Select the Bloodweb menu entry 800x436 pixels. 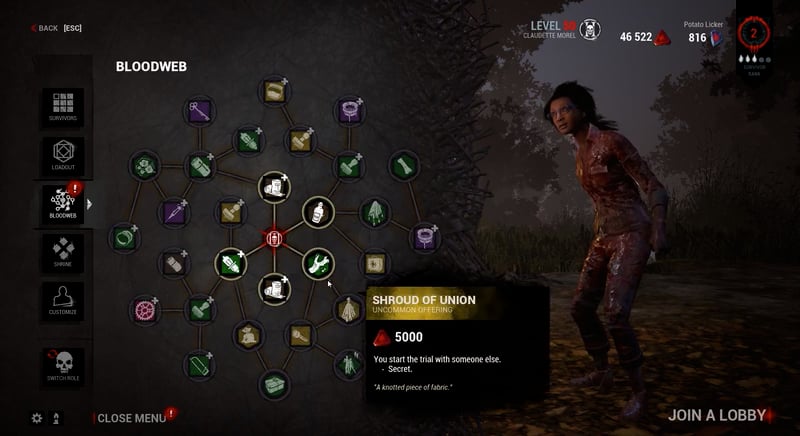[62, 204]
